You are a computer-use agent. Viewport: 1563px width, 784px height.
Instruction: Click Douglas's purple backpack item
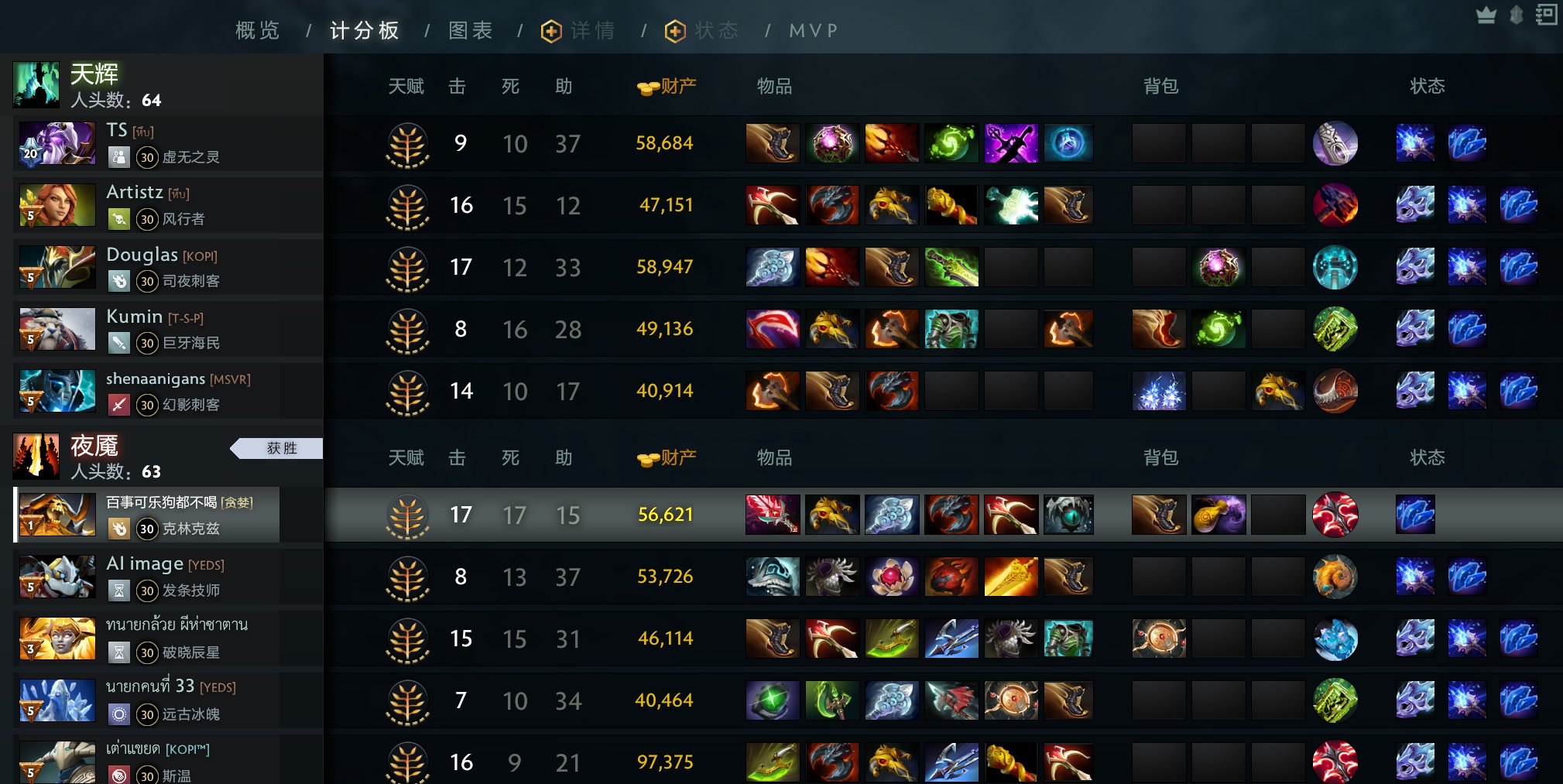pyautogui.click(x=1219, y=267)
